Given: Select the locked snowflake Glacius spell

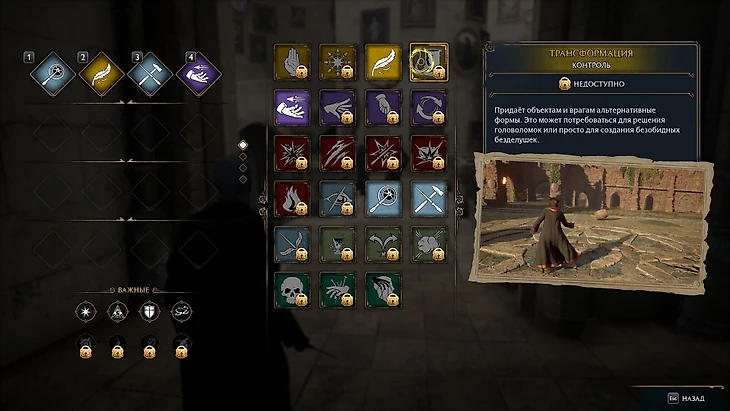Looking at the screenshot, I should click(337, 61).
